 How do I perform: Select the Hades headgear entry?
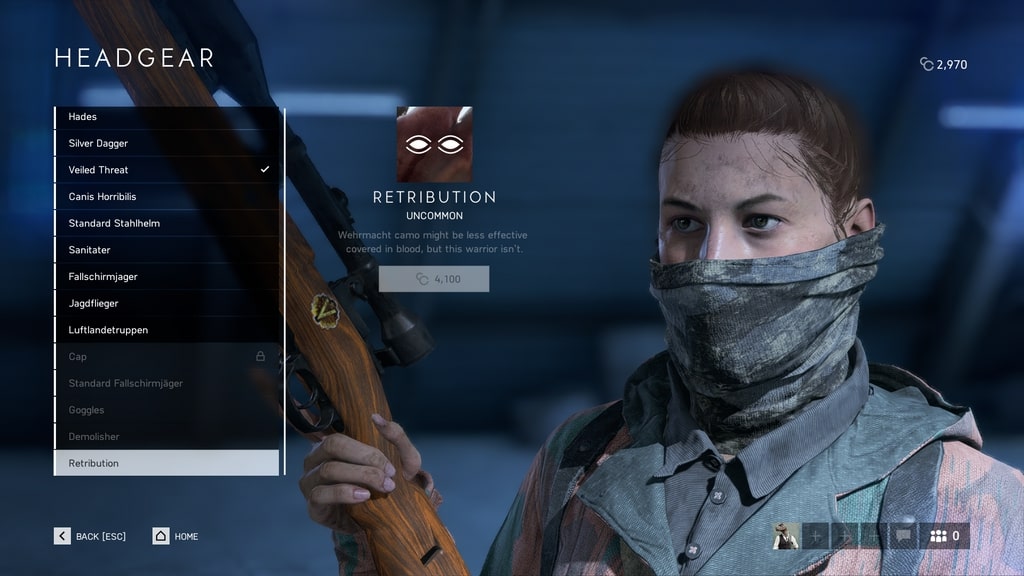pyautogui.click(x=166, y=117)
